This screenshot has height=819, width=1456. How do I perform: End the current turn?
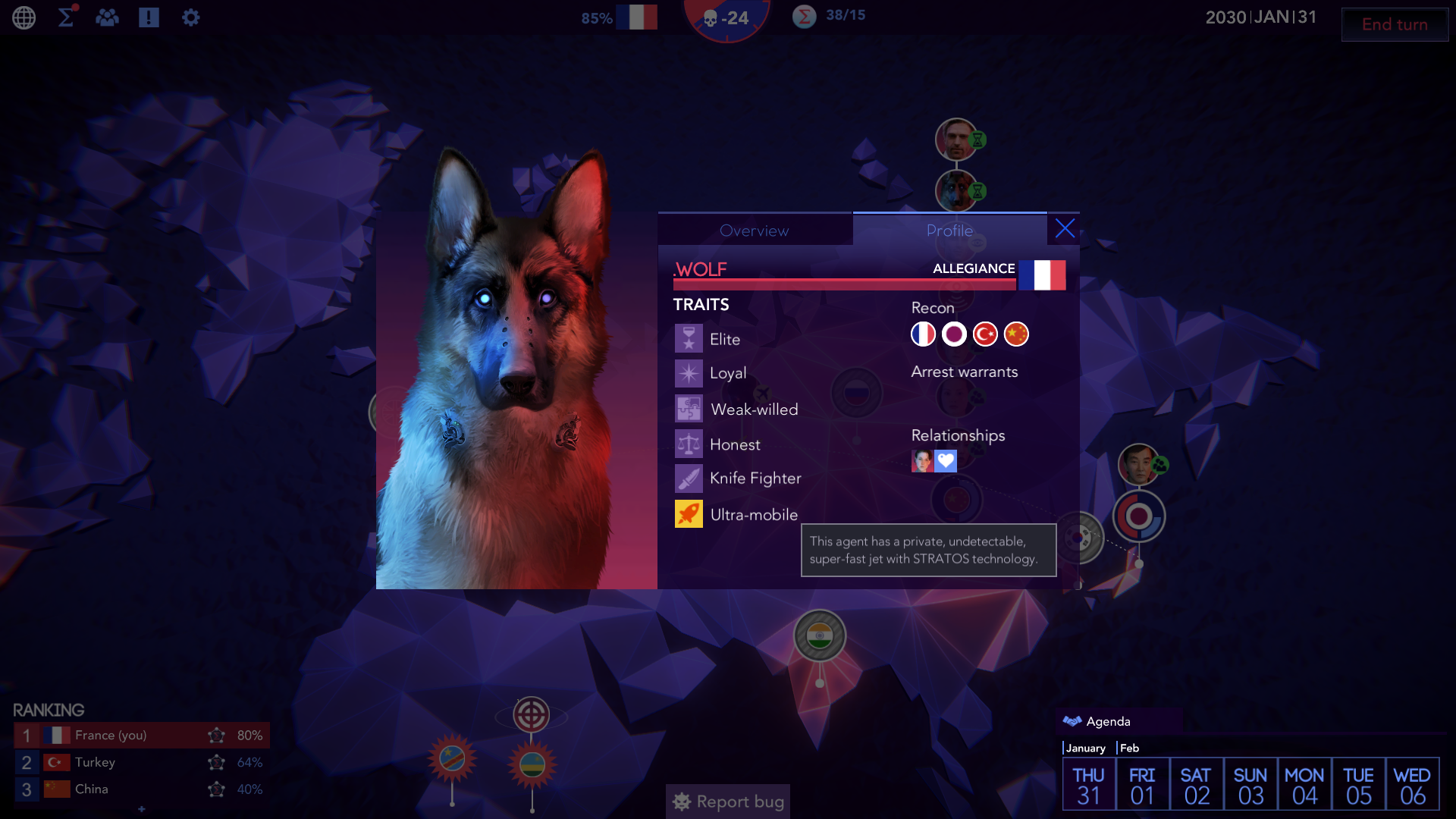click(x=1394, y=24)
